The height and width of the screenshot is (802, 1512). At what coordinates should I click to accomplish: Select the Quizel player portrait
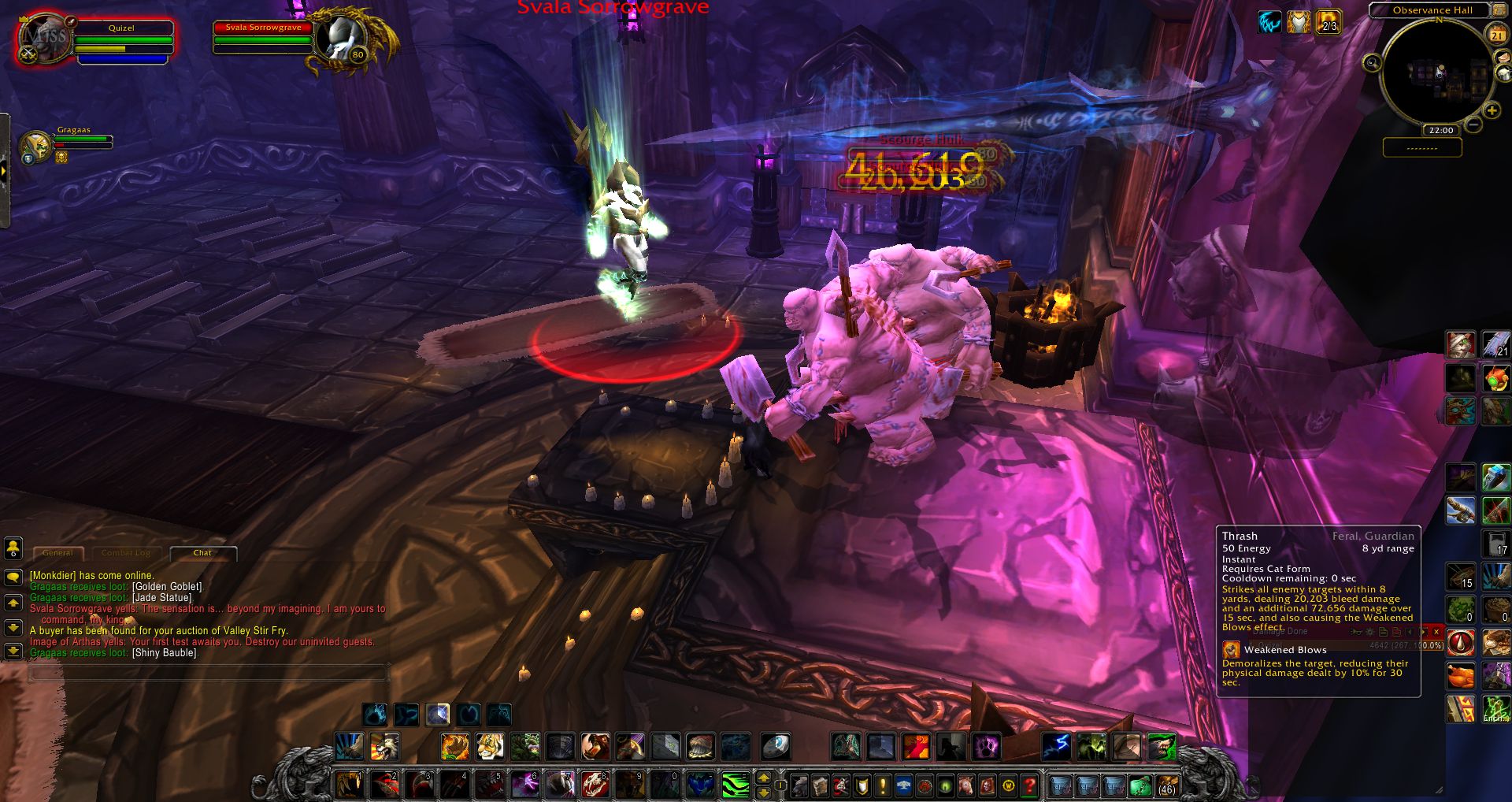click(x=43, y=38)
